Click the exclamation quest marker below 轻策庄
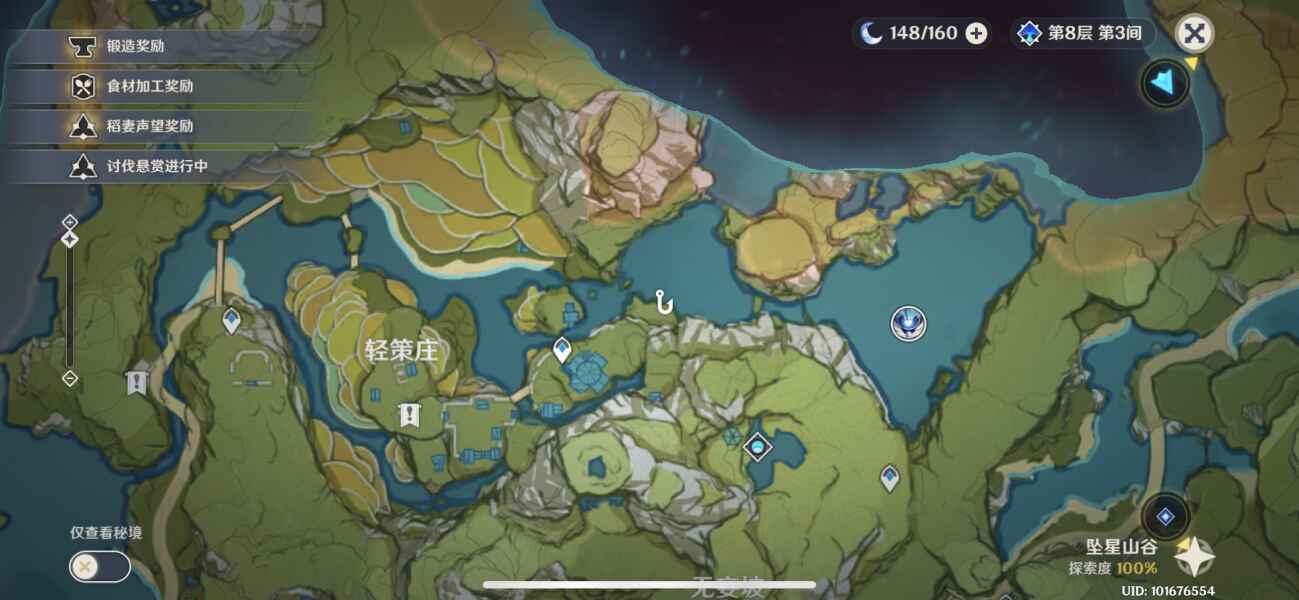 click(x=408, y=414)
